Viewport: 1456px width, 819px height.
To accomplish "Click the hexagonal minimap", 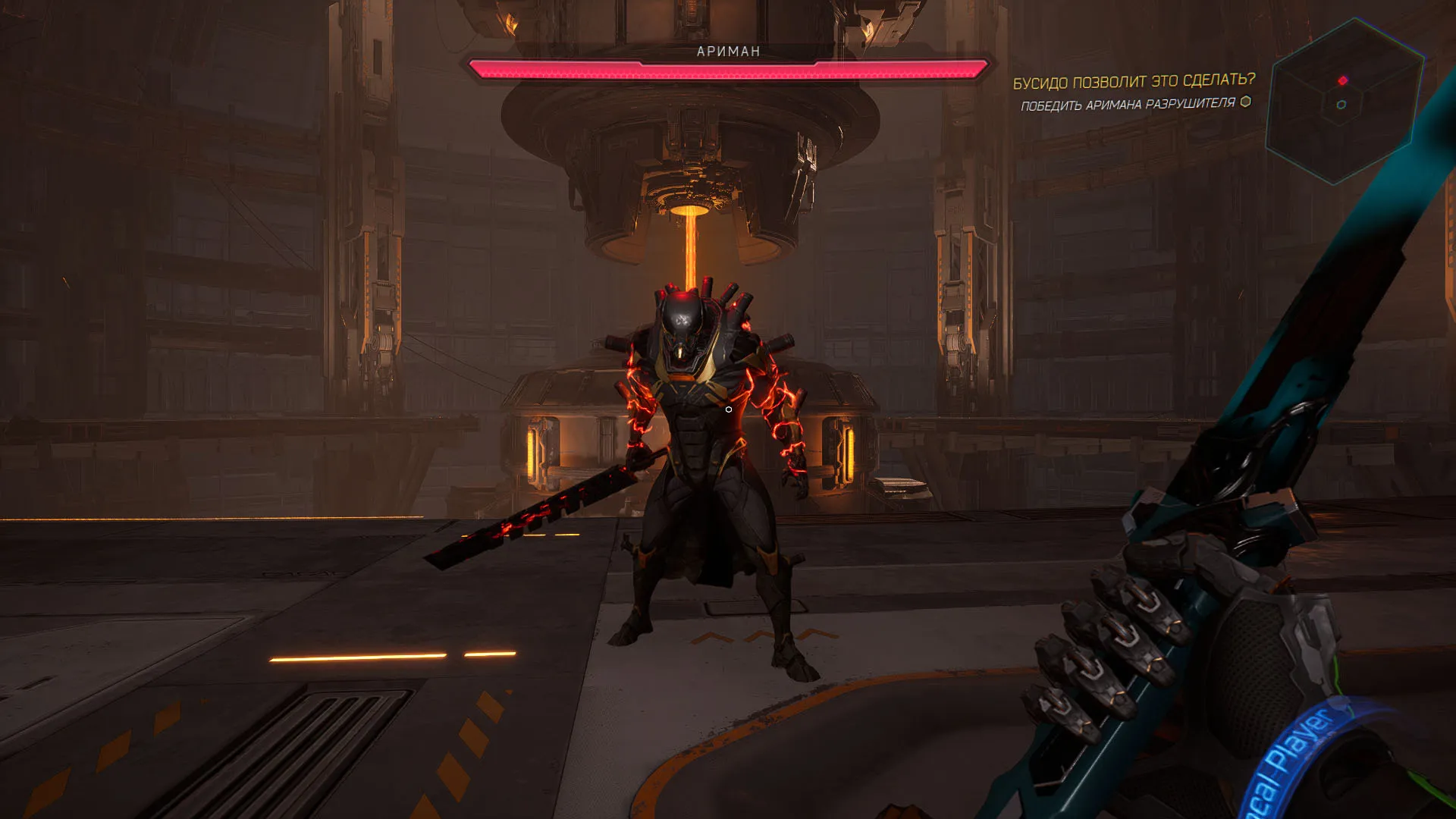I will click(1344, 102).
